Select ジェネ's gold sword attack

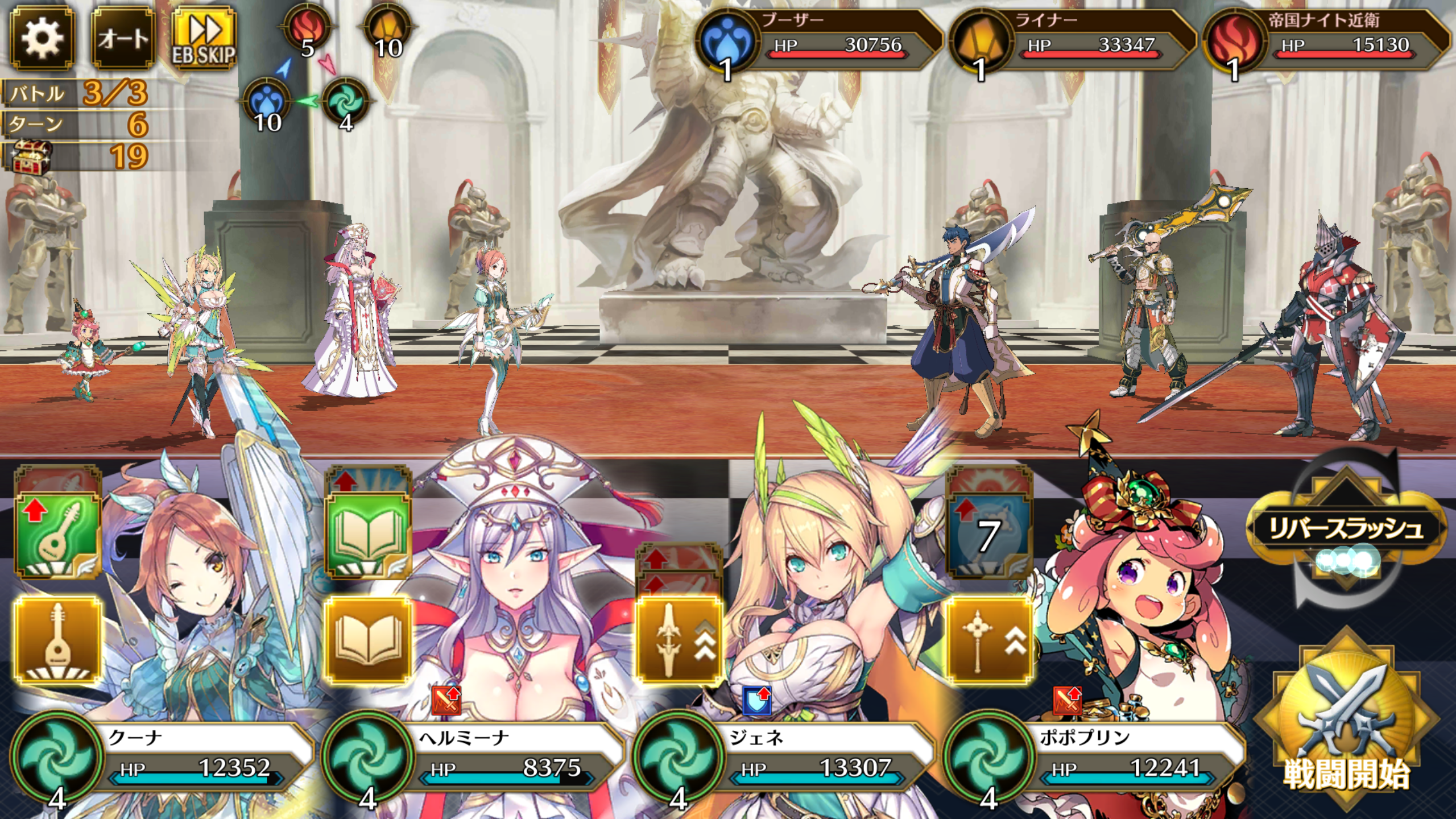pyautogui.click(x=679, y=640)
